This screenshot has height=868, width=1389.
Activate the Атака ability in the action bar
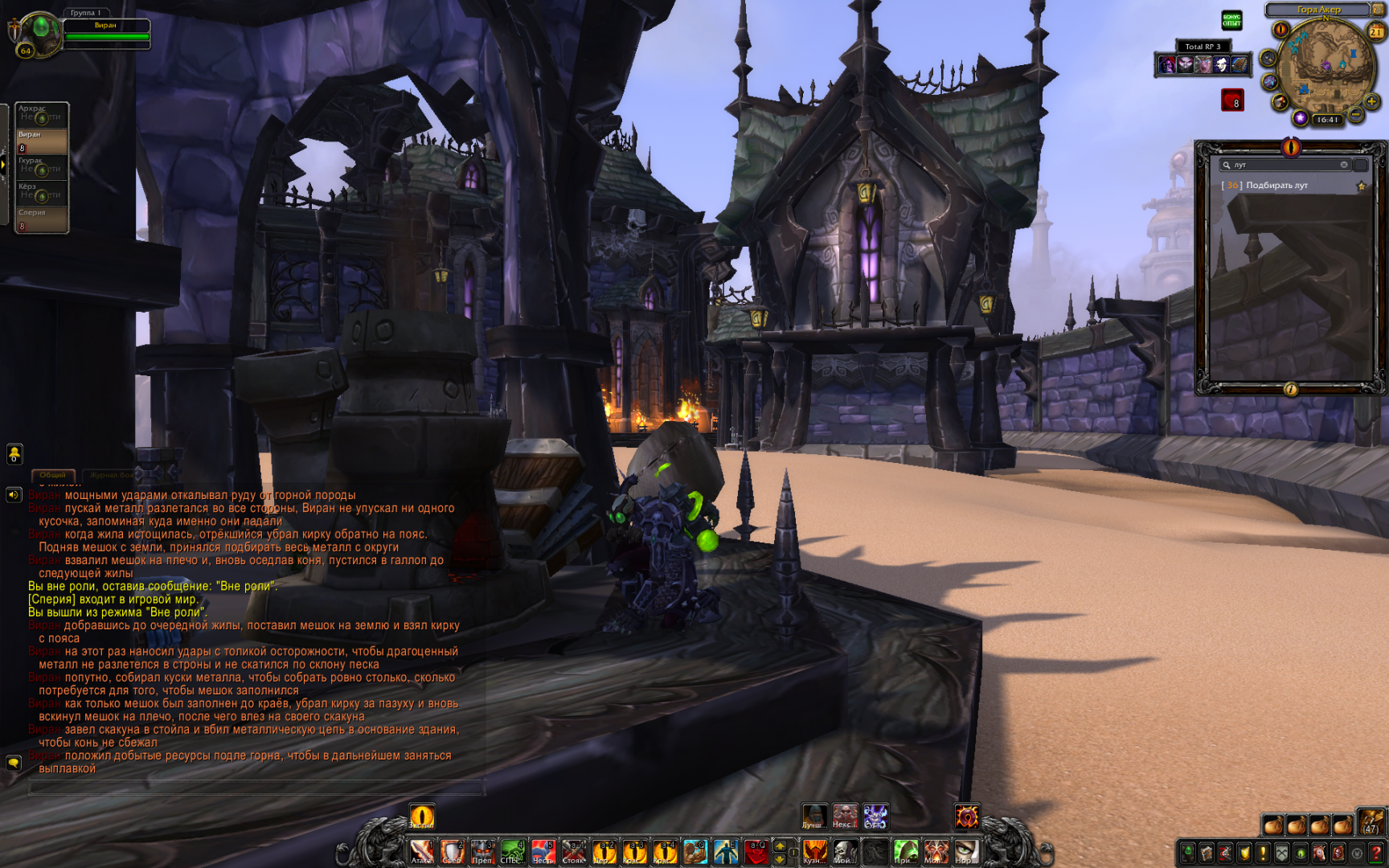421,852
